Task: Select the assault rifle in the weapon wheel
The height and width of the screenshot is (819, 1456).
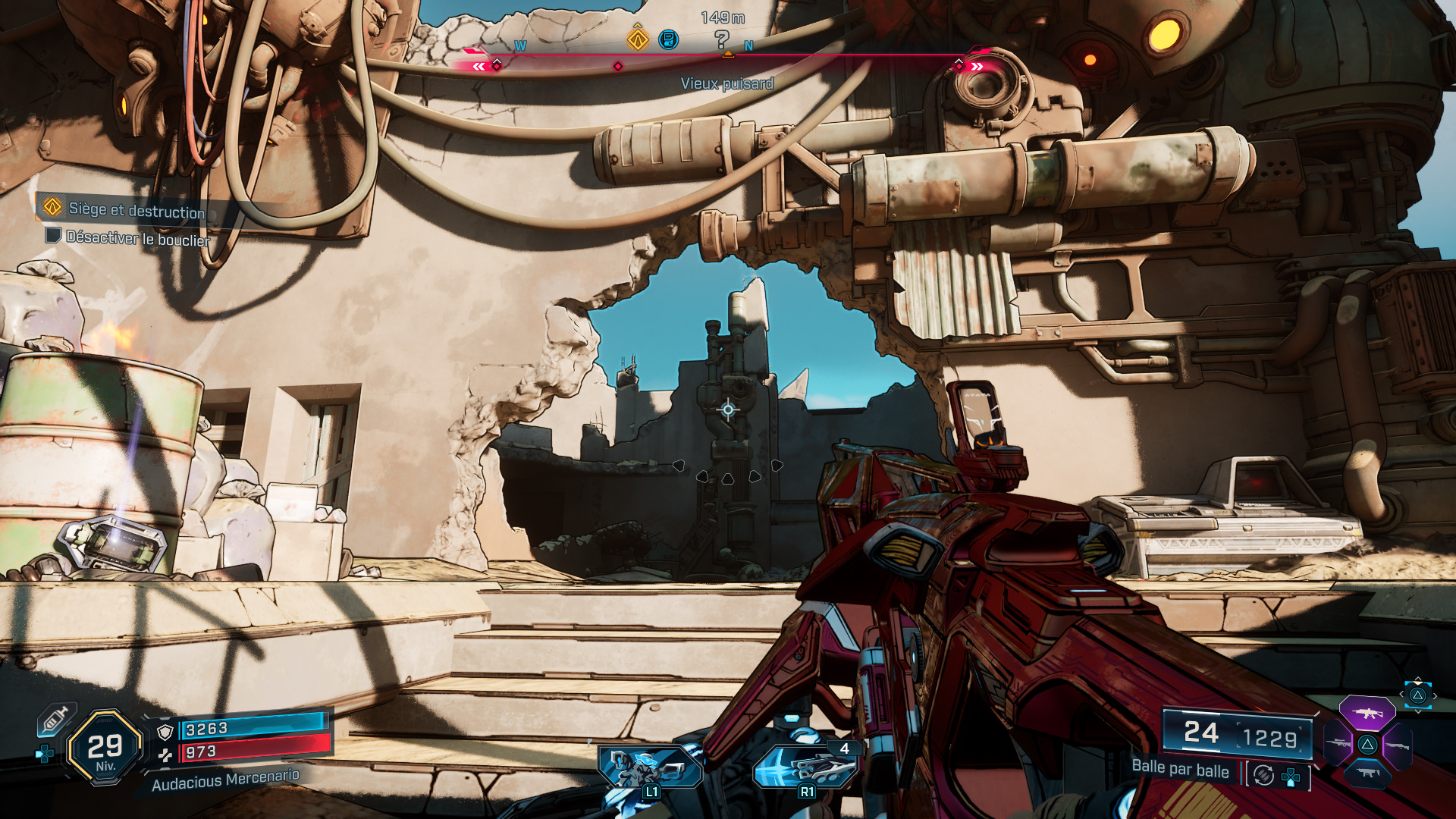Action: pyautogui.click(x=1367, y=714)
